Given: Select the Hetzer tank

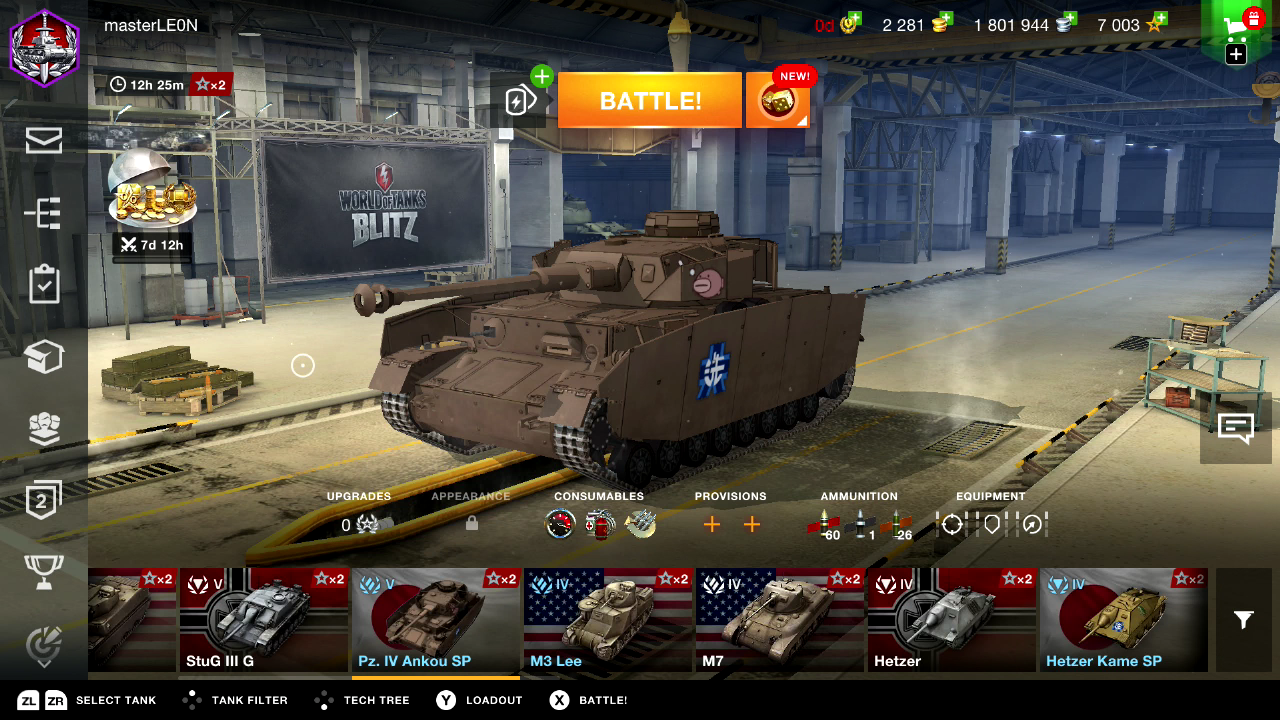Looking at the screenshot, I should 952,620.
